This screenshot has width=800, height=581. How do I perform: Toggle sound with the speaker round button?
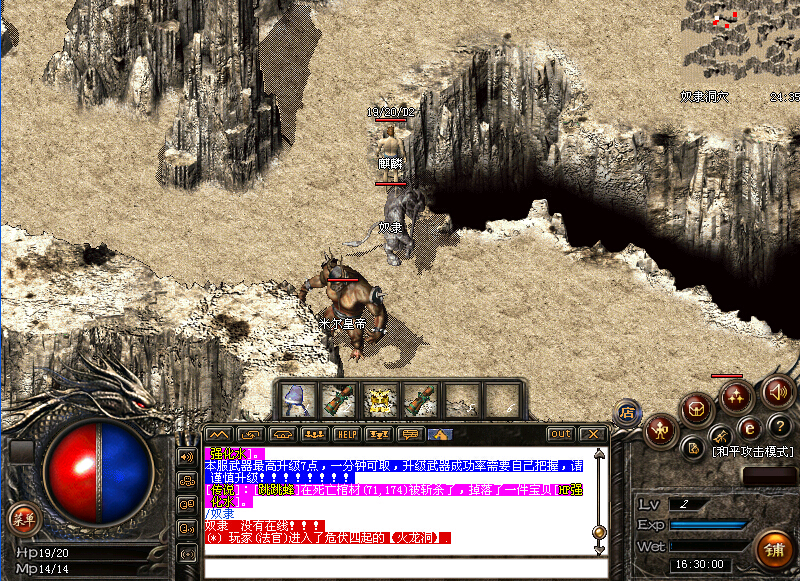pyautogui.click(x=776, y=392)
